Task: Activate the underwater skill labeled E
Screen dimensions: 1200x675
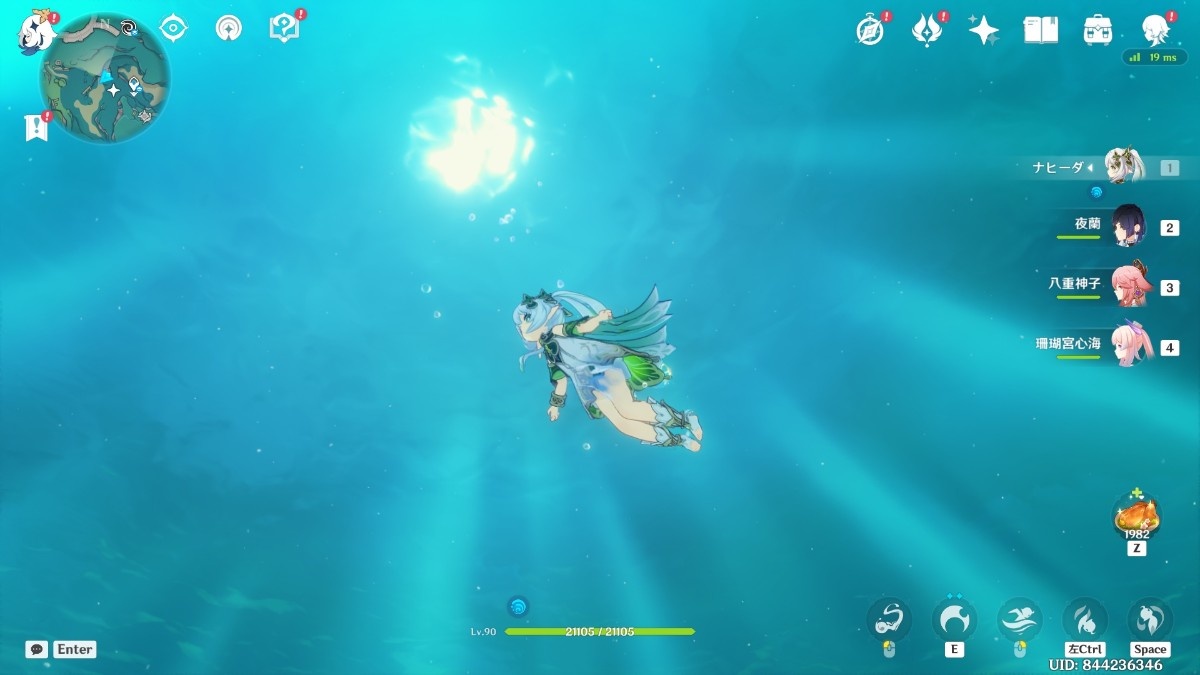Action: click(954, 620)
